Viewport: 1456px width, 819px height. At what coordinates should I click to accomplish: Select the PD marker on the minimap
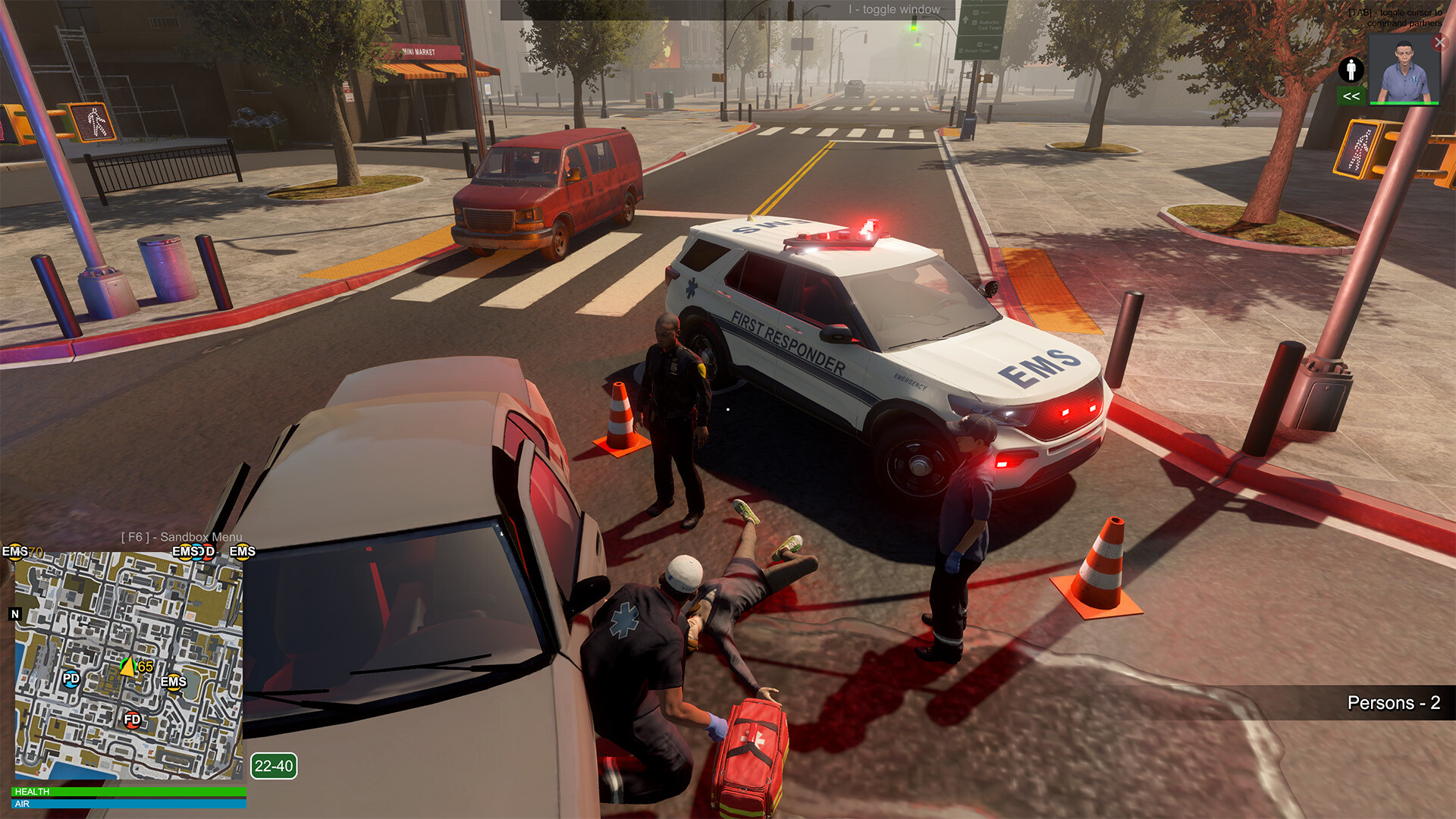tap(71, 679)
